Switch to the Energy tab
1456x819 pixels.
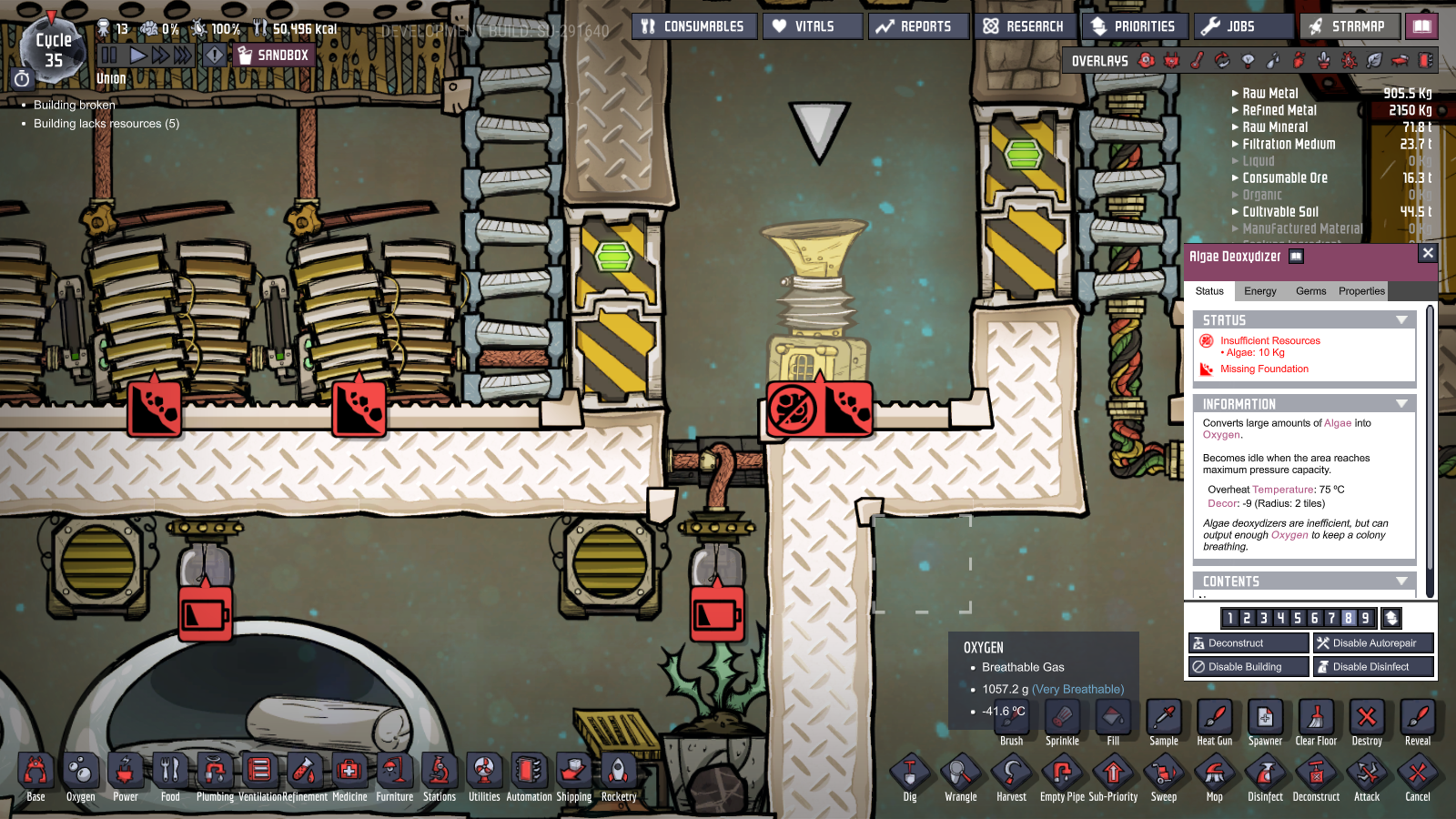coord(1260,291)
